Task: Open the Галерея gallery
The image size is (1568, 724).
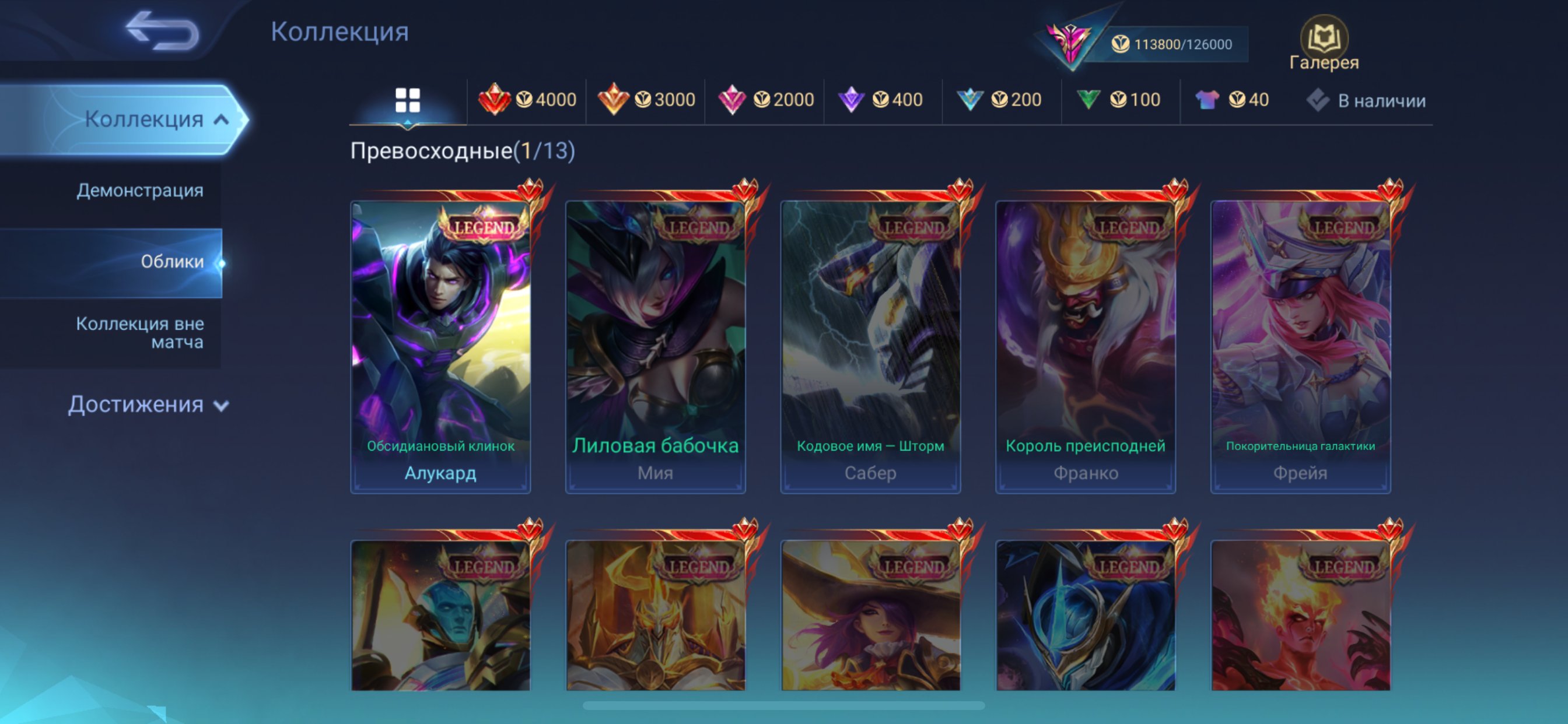Action: 1324,44
